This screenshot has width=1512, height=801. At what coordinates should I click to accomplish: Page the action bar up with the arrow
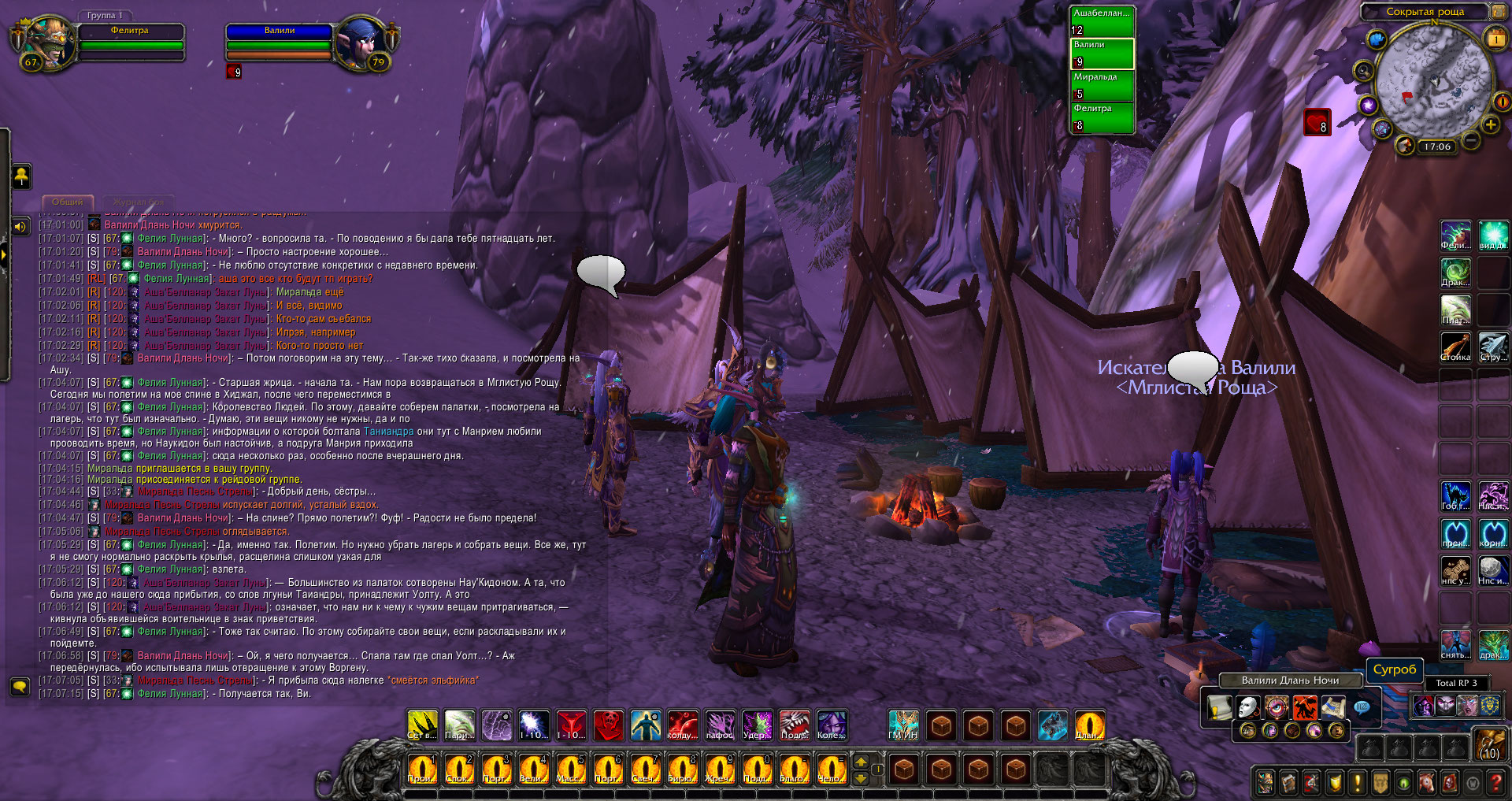point(862,761)
